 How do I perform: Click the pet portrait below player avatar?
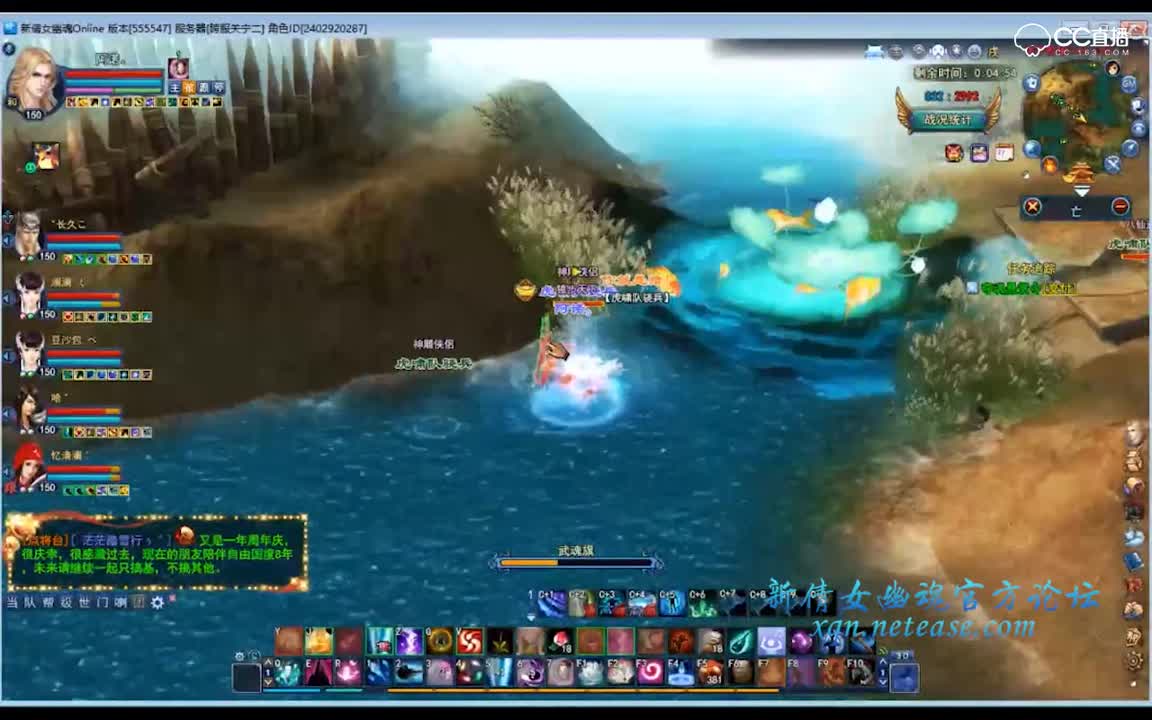pos(46,156)
